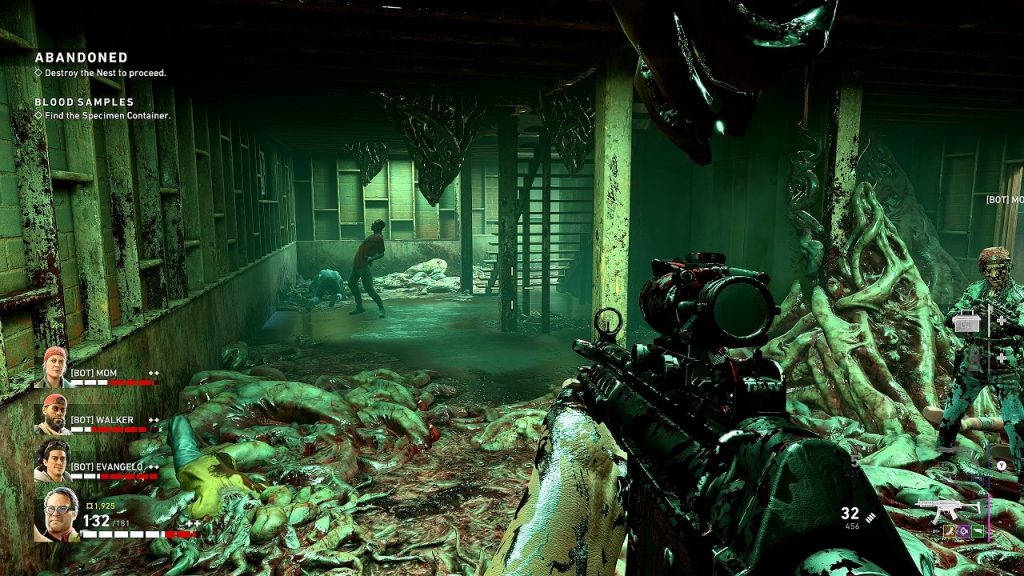Click Mom's teammate portrait
The height and width of the screenshot is (576, 1024).
54,367
